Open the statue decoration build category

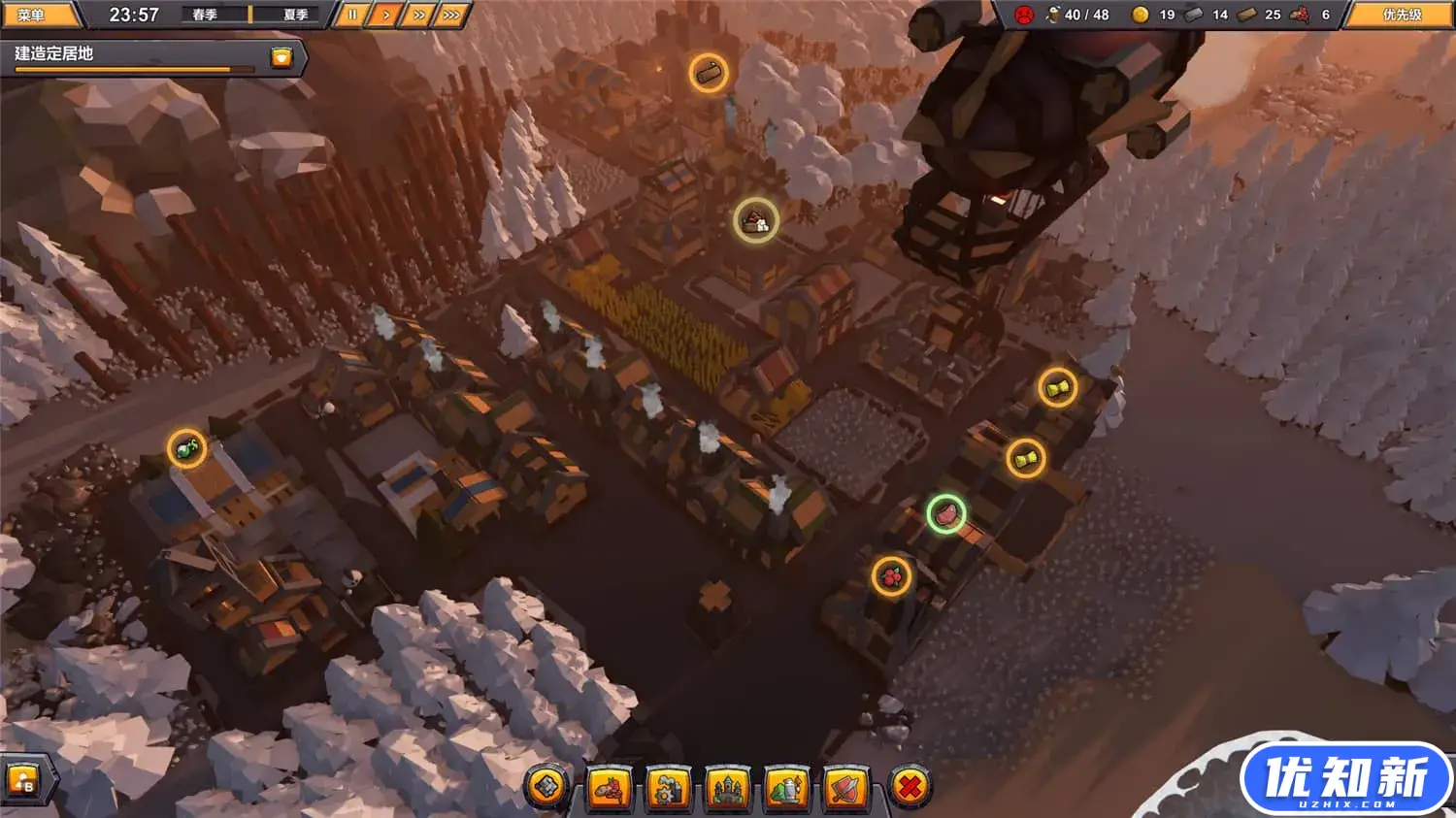point(787,787)
